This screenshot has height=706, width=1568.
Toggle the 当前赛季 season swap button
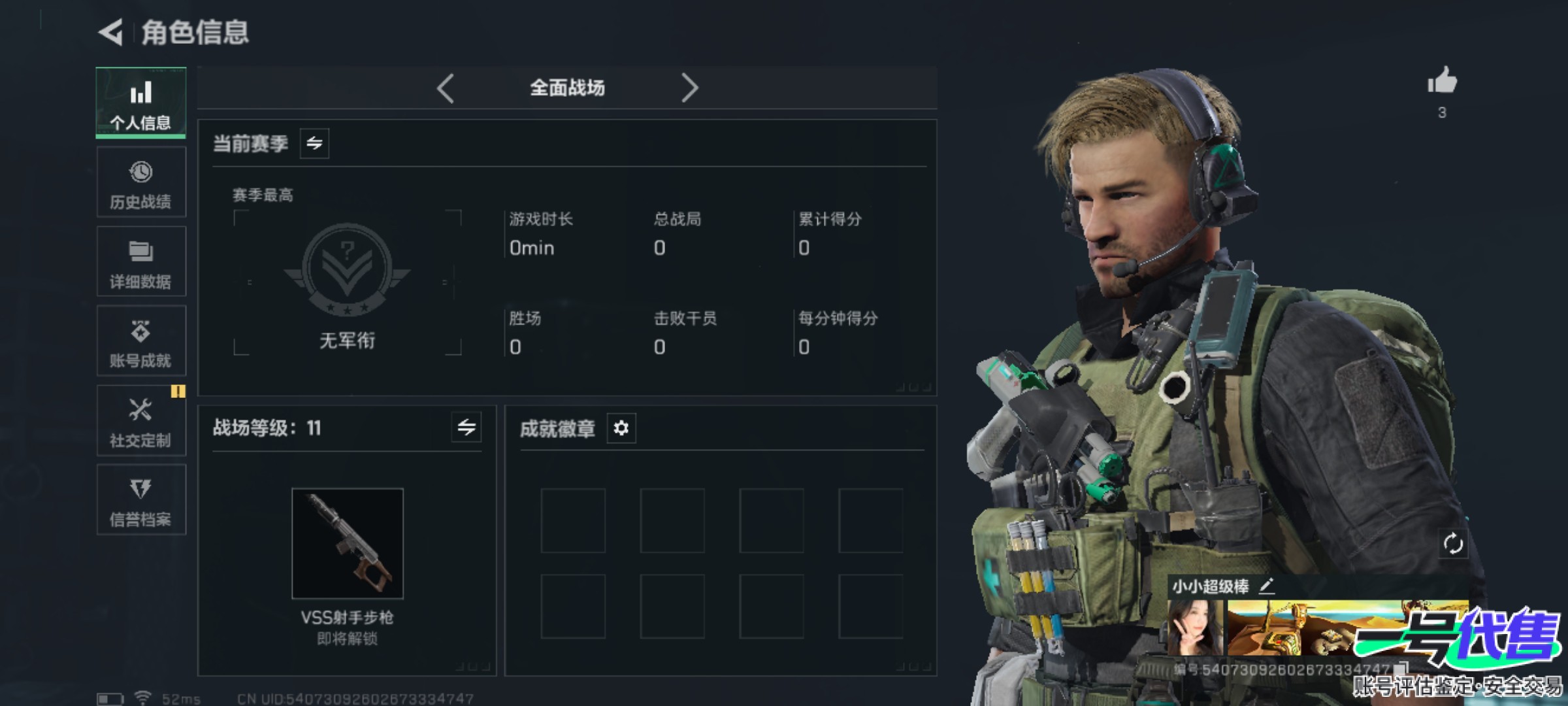(314, 143)
